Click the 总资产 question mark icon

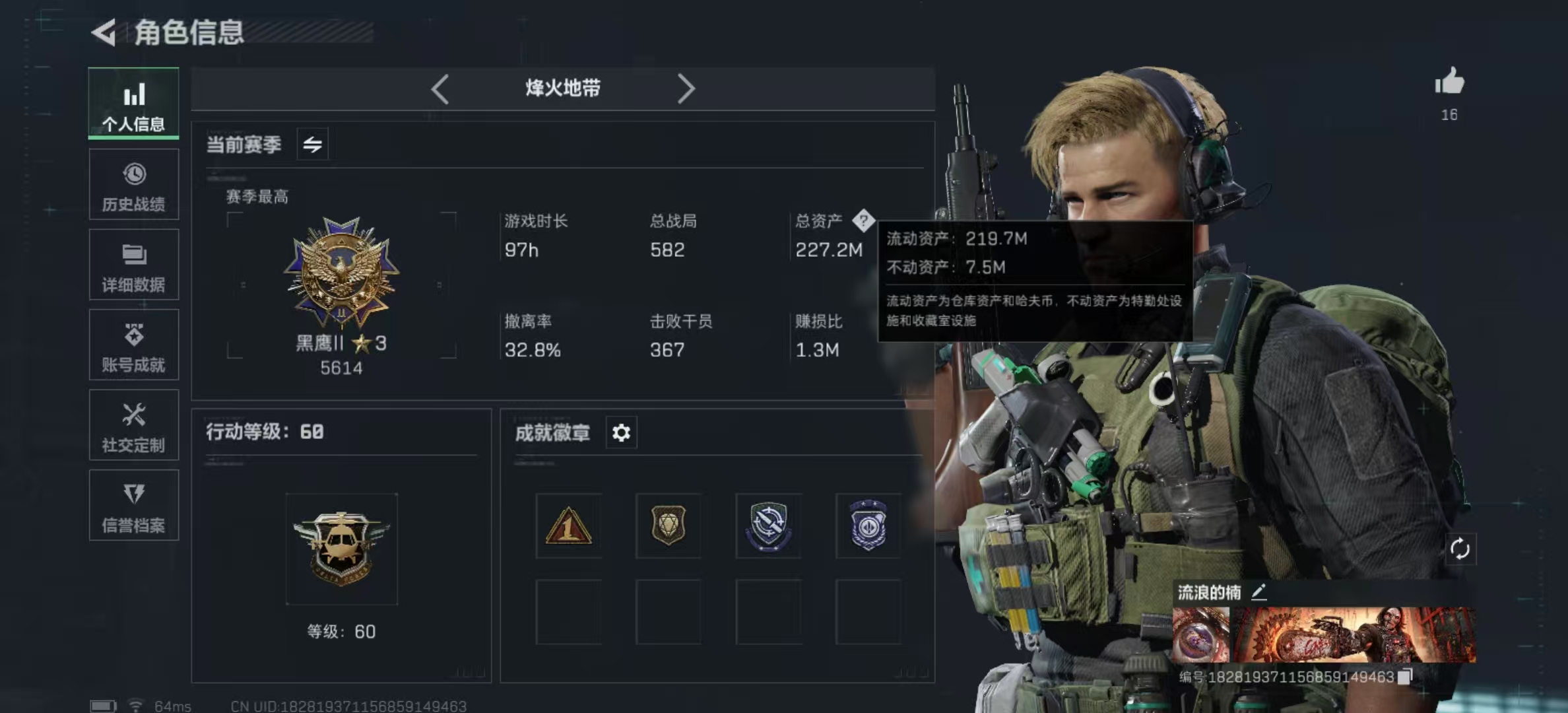(863, 221)
